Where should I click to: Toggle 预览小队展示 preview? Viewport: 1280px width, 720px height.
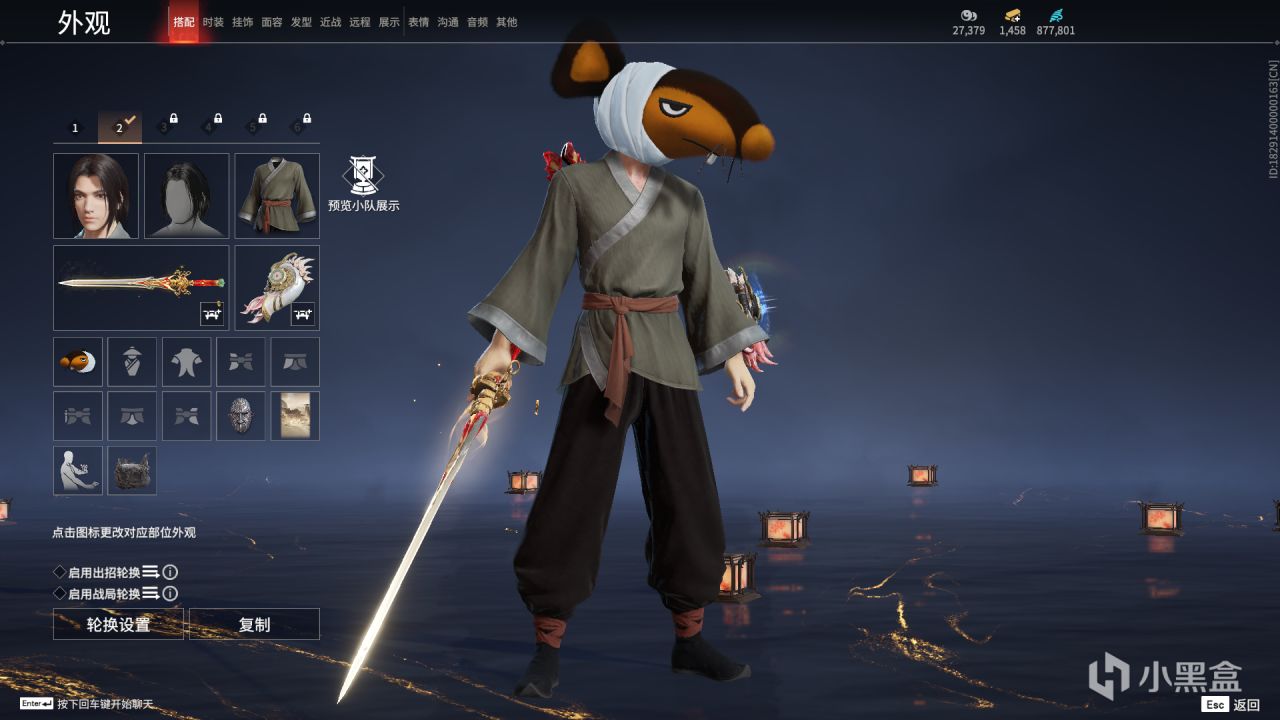363,184
